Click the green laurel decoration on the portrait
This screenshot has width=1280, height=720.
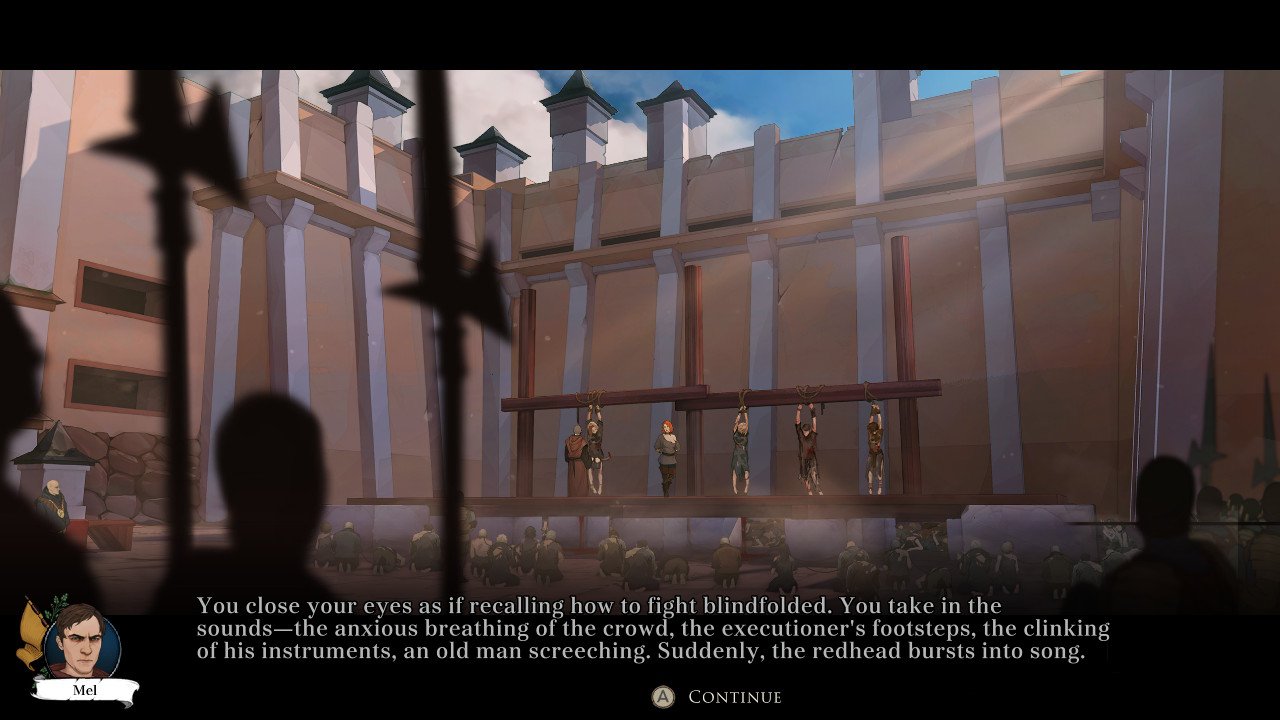click(x=52, y=610)
